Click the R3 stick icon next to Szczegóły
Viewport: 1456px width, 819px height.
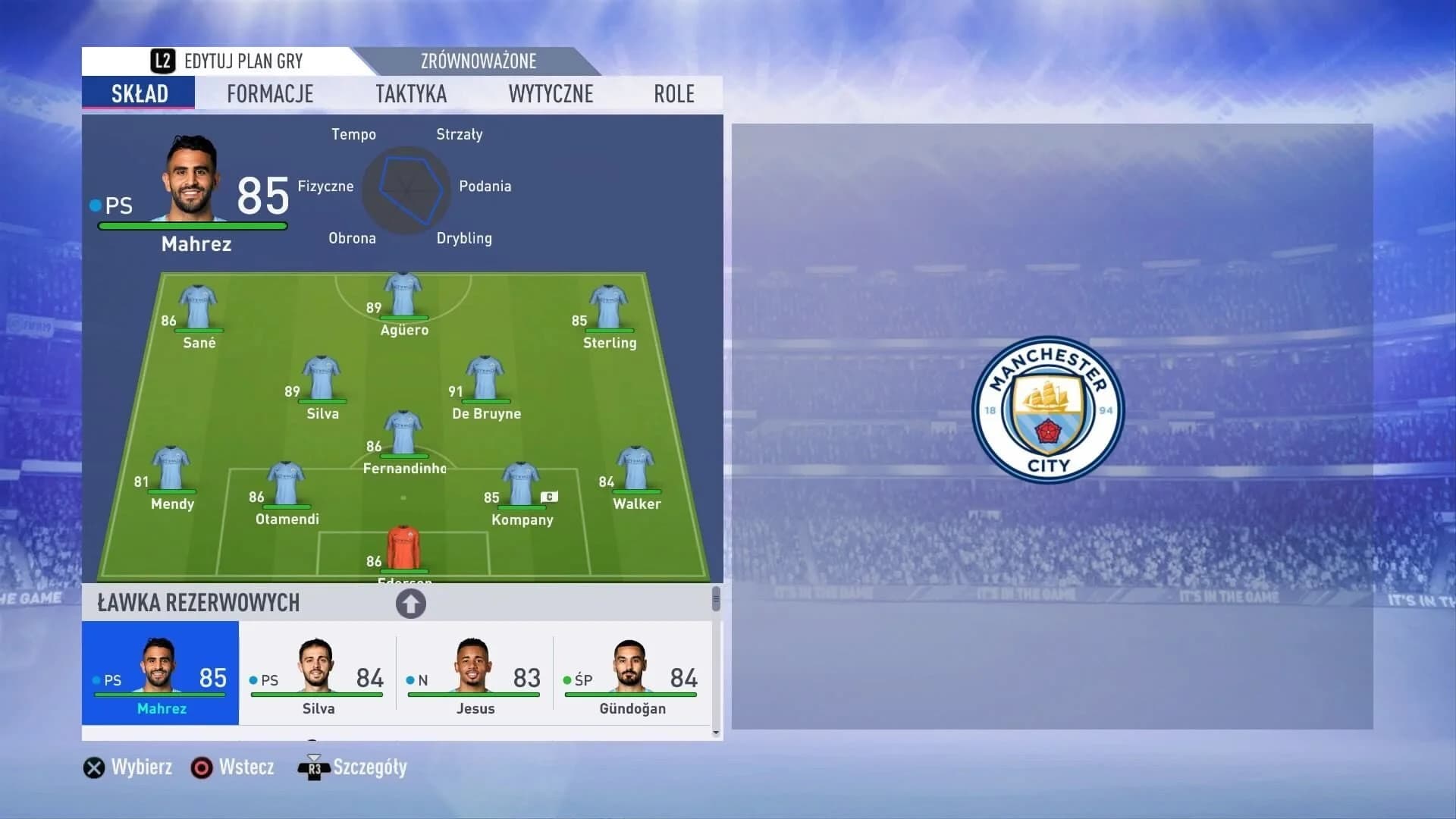point(313,767)
